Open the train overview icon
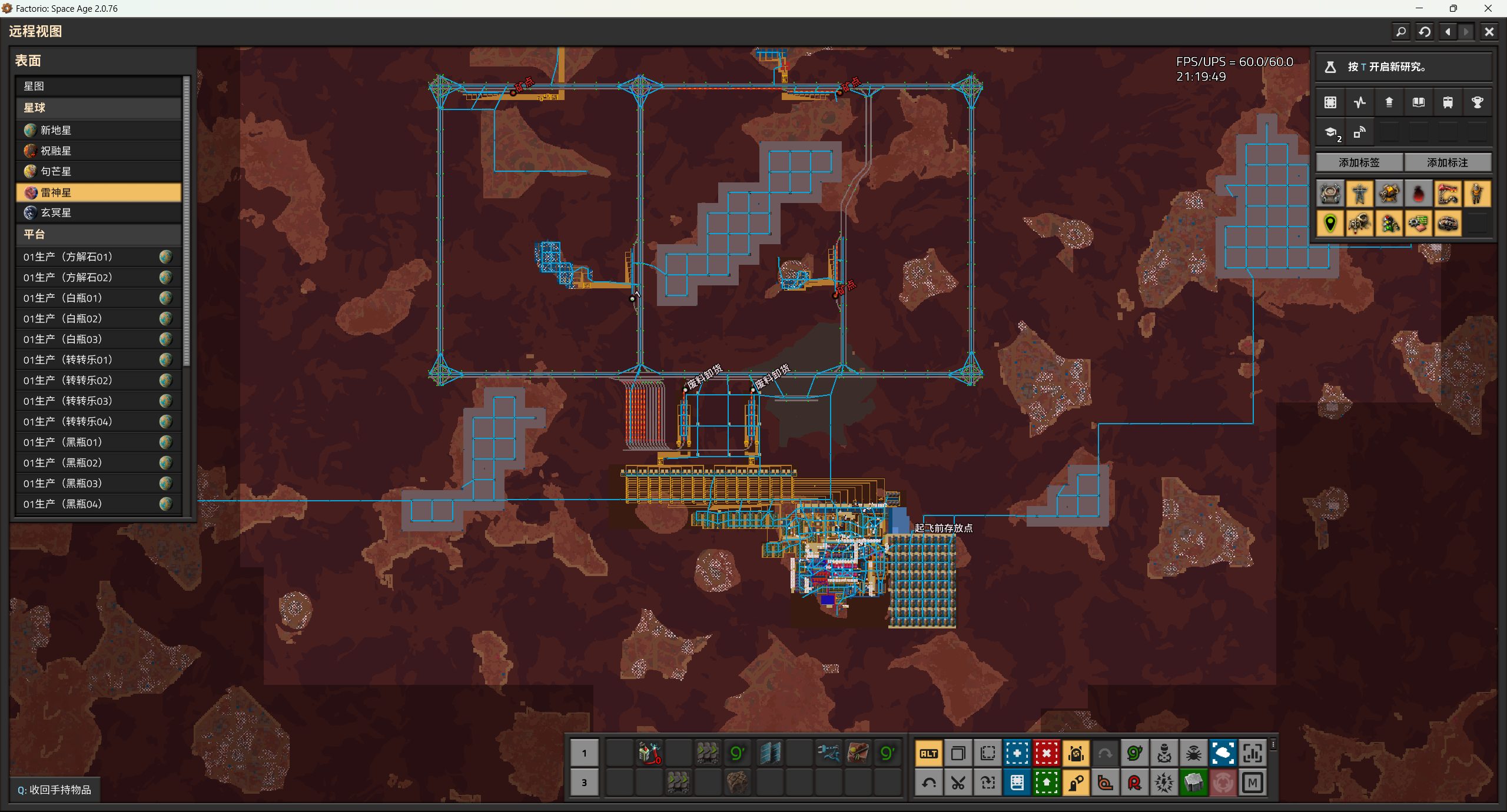The width and height of the screenshot is (1507, 812). [x=1448, y=102]
